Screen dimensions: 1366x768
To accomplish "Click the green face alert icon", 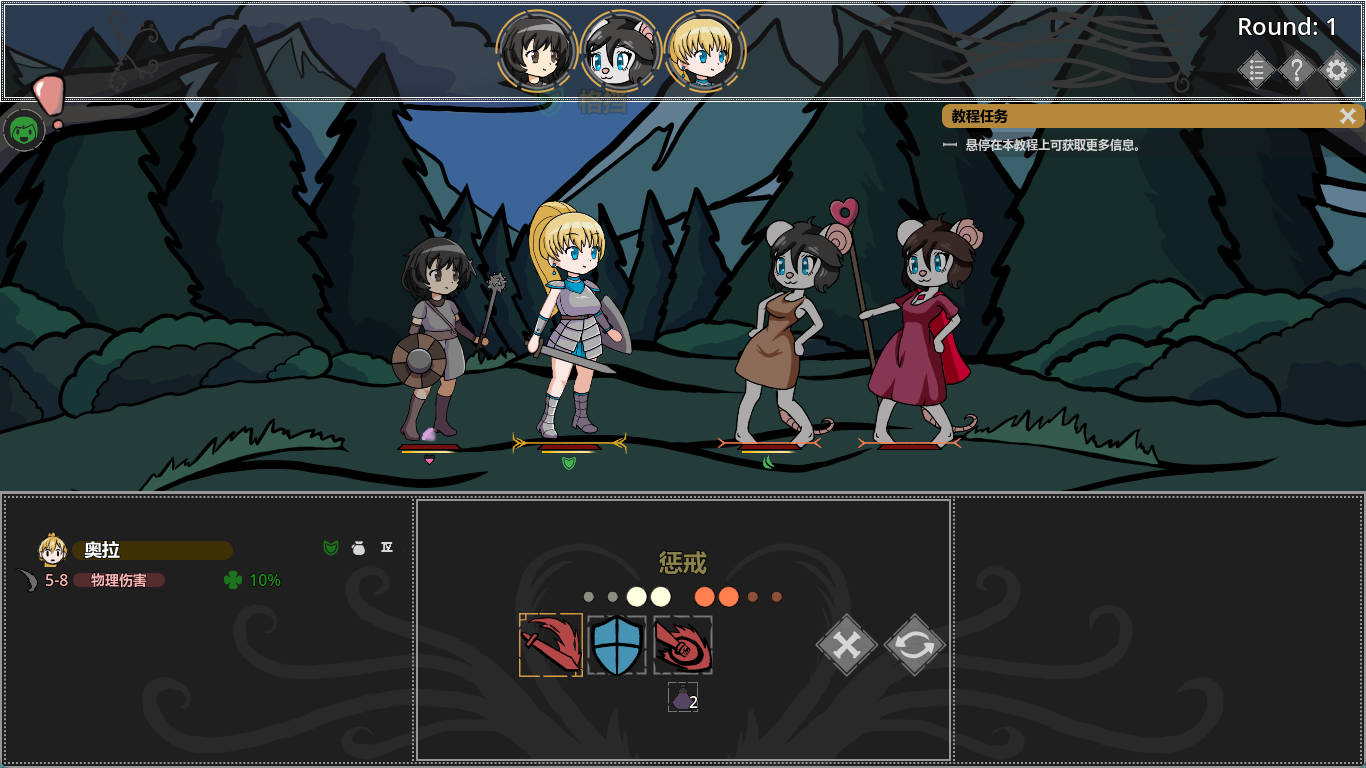I will pyautogui.click(x=24, y=130).
